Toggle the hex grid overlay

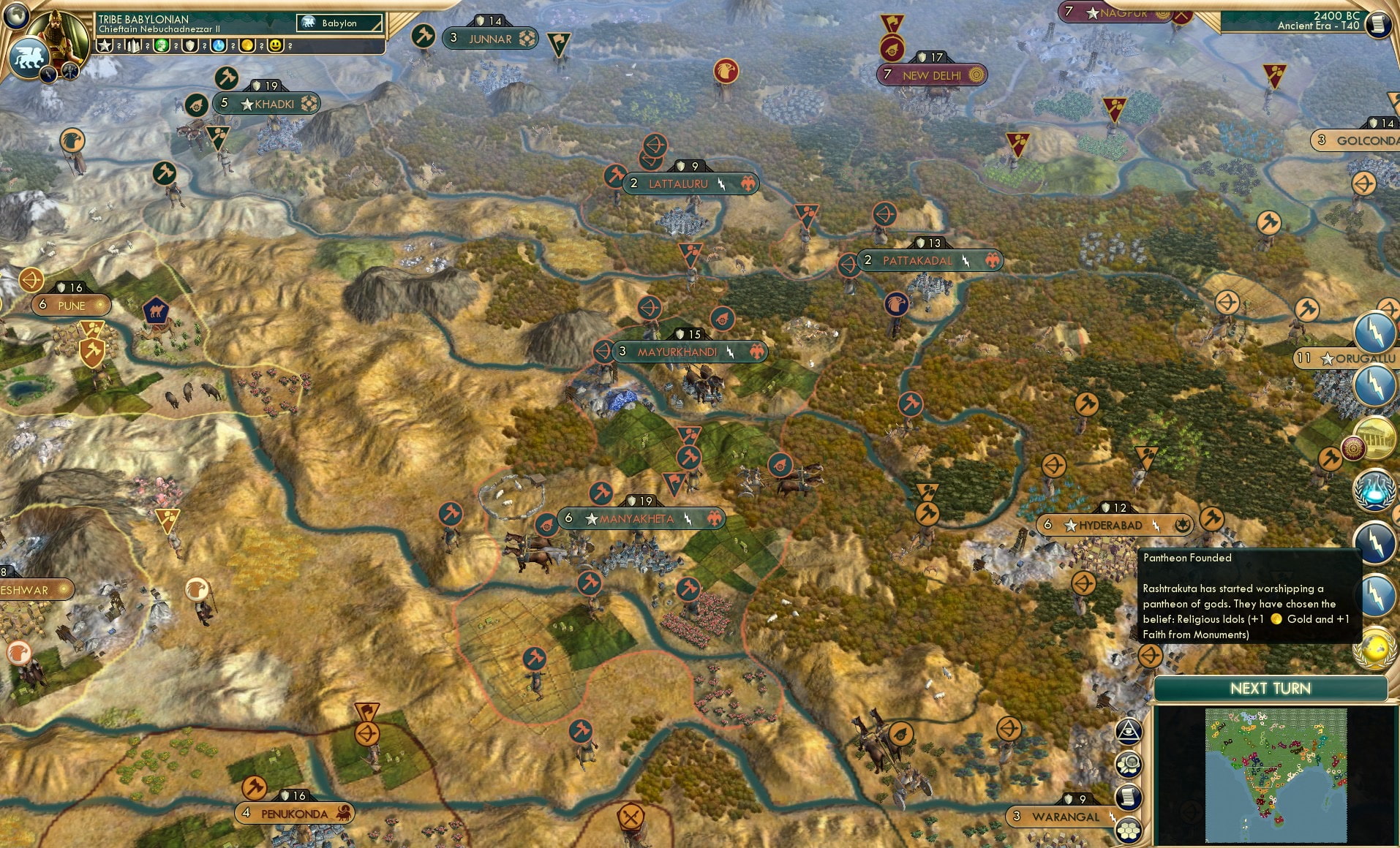1129,830
